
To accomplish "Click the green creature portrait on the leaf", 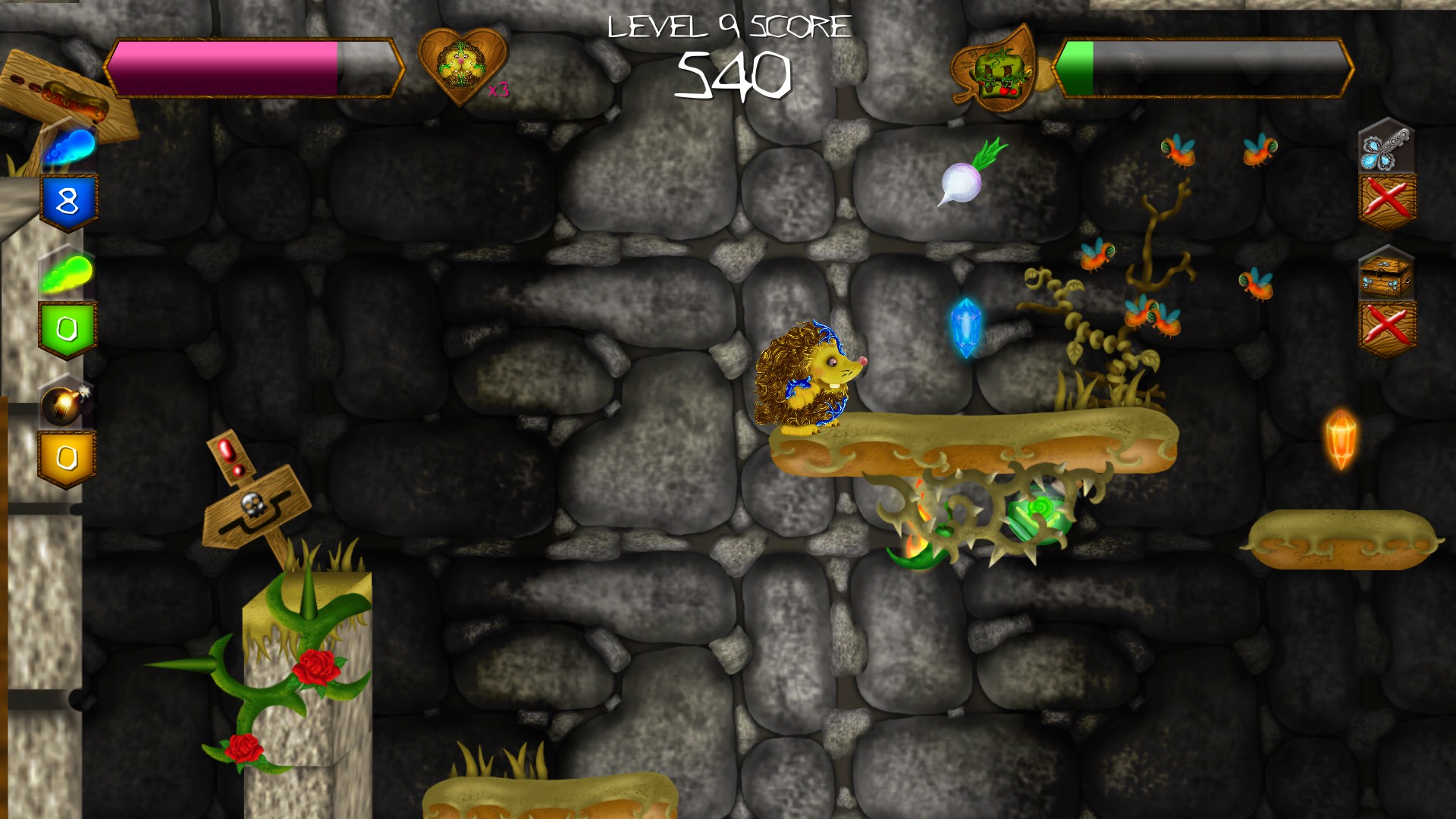I will coord(997,72).
